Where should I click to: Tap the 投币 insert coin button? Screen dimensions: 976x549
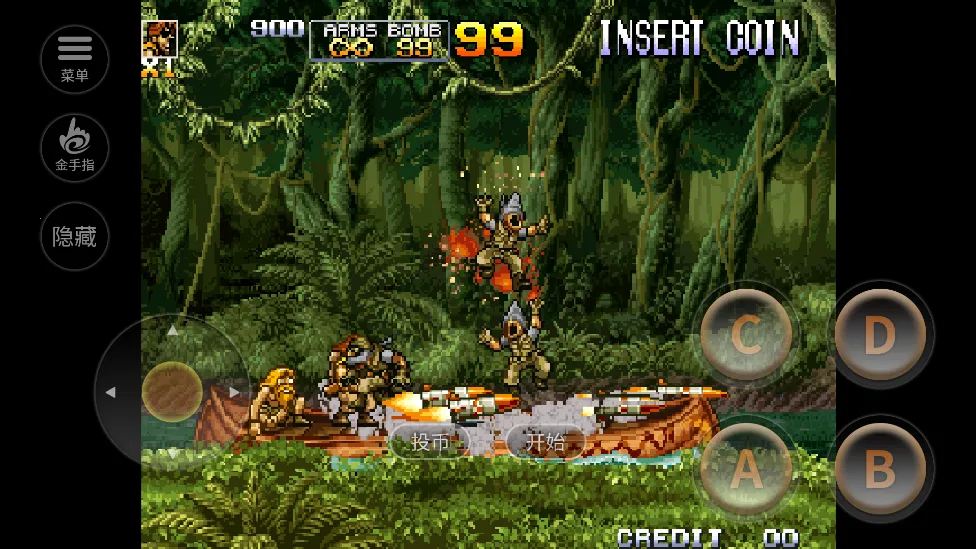(430, 442)
